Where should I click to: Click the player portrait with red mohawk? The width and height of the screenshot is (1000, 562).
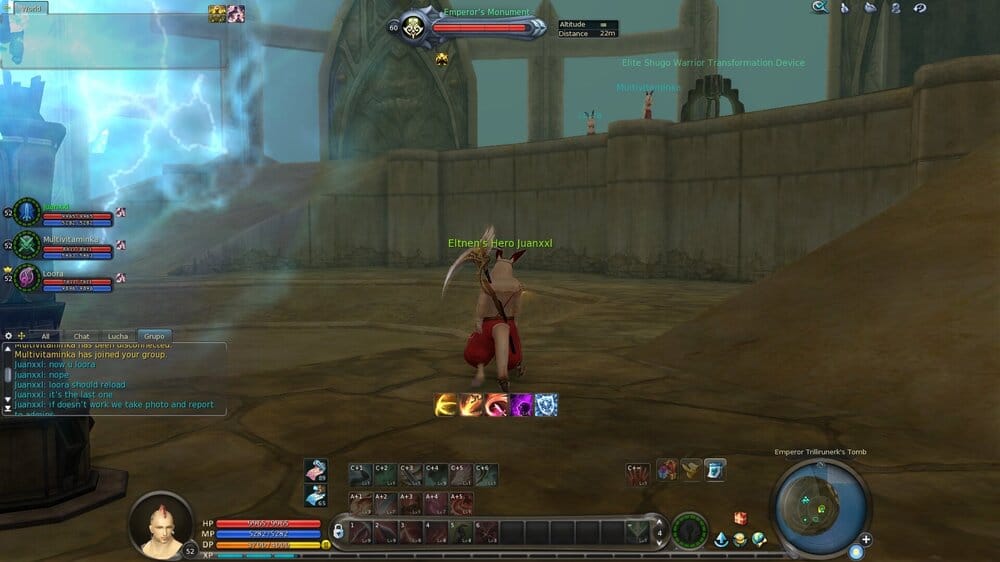(160, 525)
